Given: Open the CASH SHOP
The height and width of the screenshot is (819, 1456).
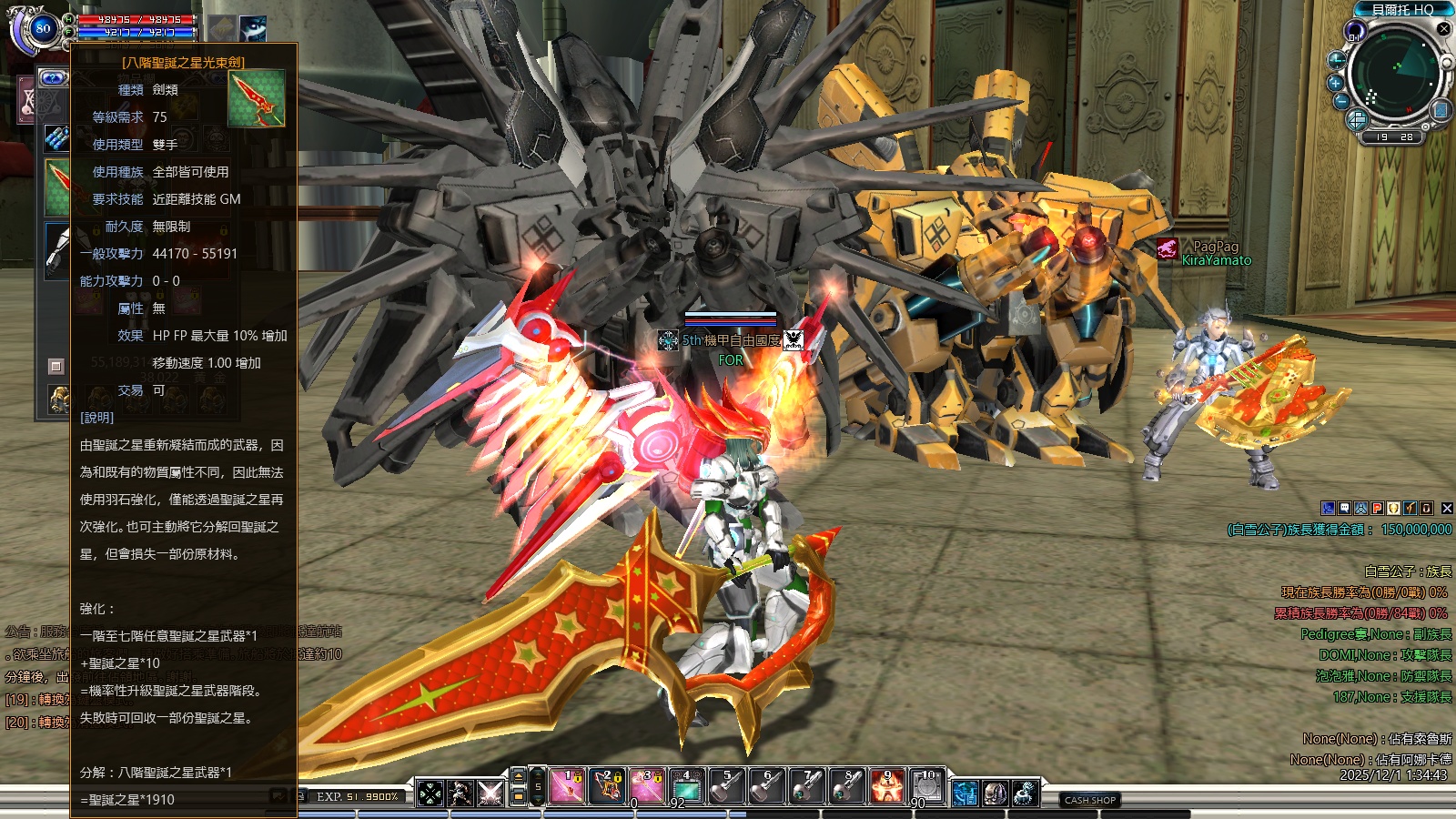Looking at the screenshot, I should (x=1090, y=800).
